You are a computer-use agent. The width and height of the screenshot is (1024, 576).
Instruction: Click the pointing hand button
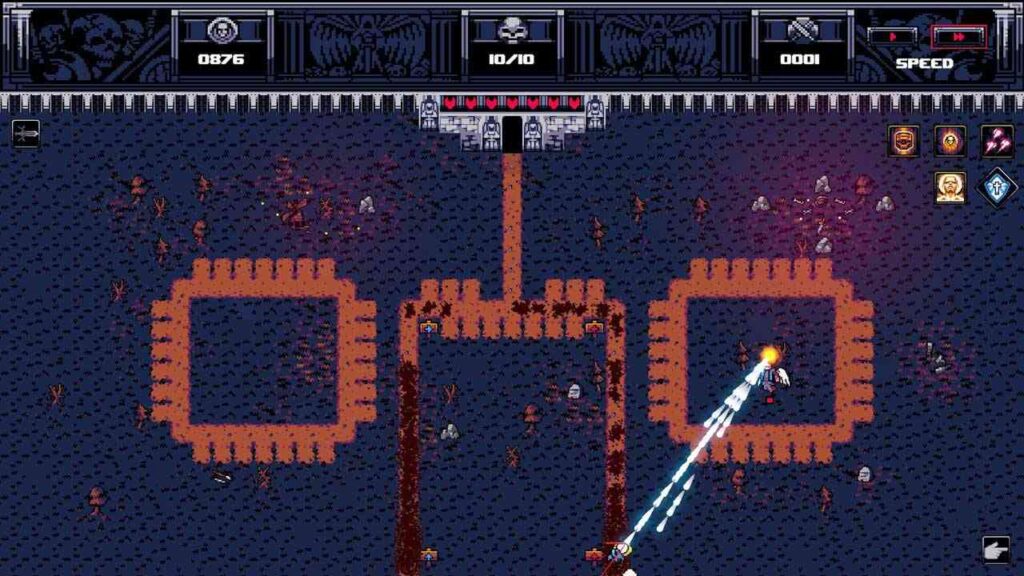tap(995, 549)
